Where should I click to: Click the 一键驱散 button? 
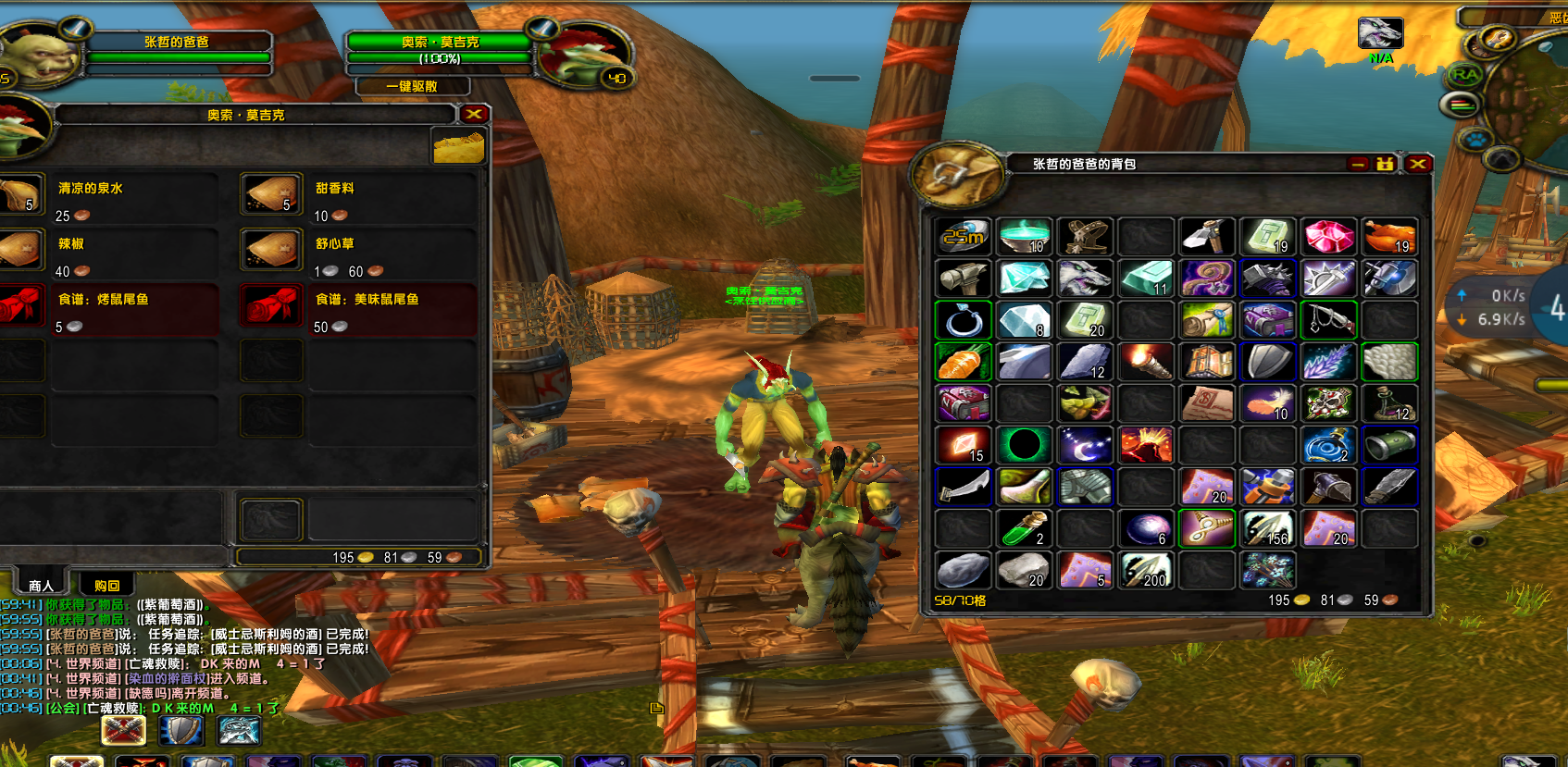pos(412,86)
